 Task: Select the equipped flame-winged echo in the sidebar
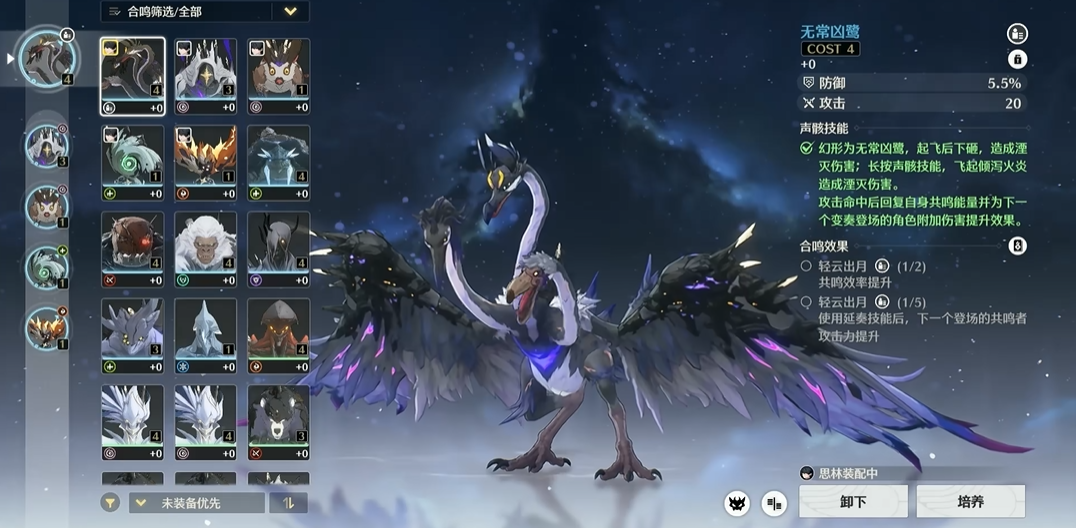point(47,327)
